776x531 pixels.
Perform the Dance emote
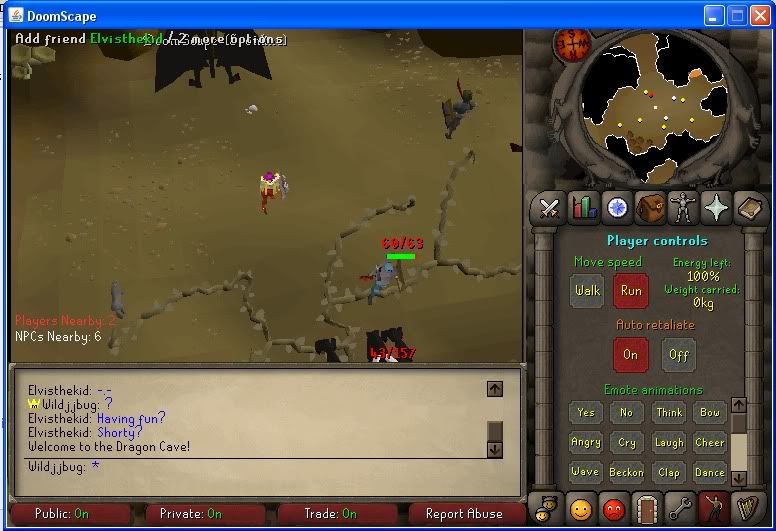point(710,472)
